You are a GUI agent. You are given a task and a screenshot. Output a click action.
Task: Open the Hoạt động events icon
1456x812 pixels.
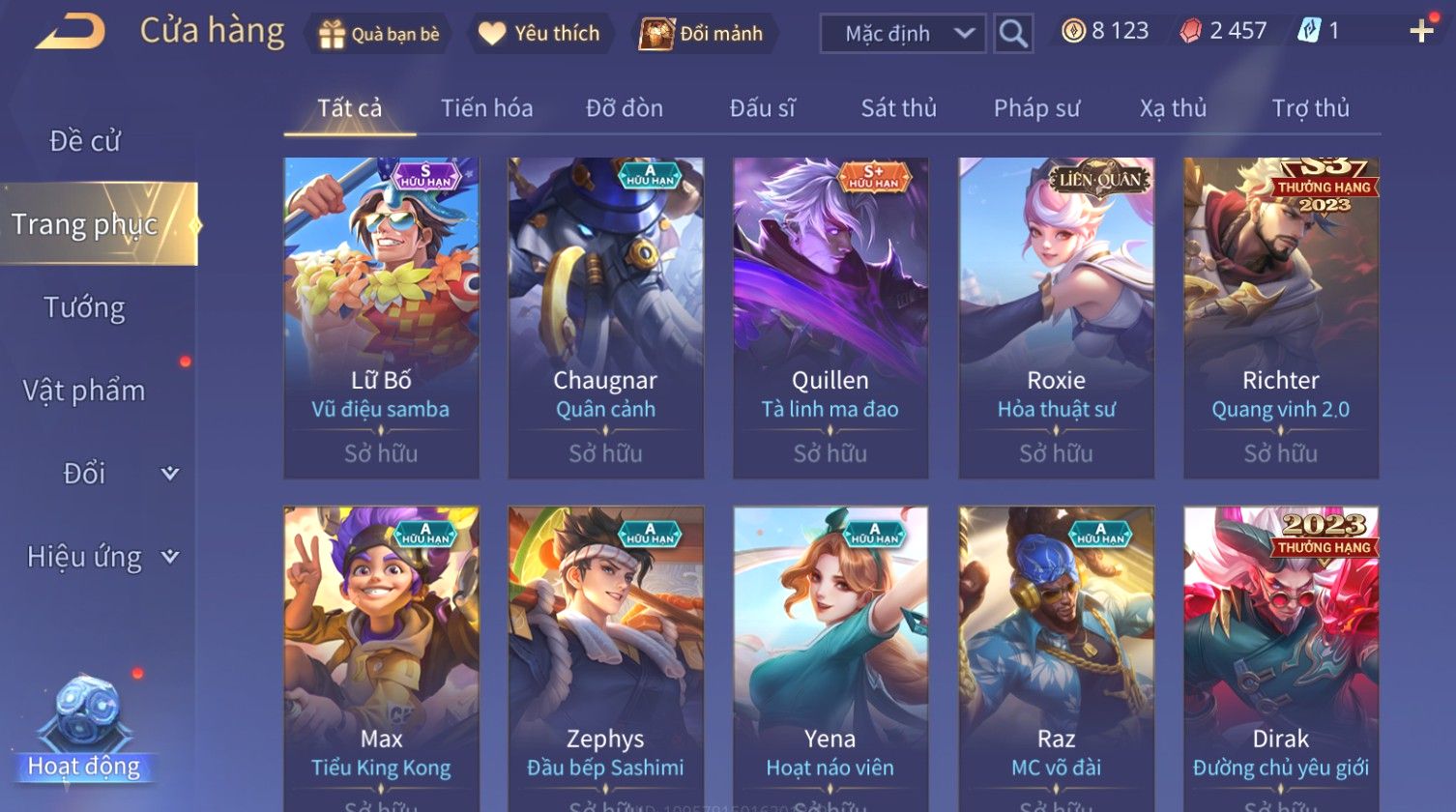pos(85,727)
